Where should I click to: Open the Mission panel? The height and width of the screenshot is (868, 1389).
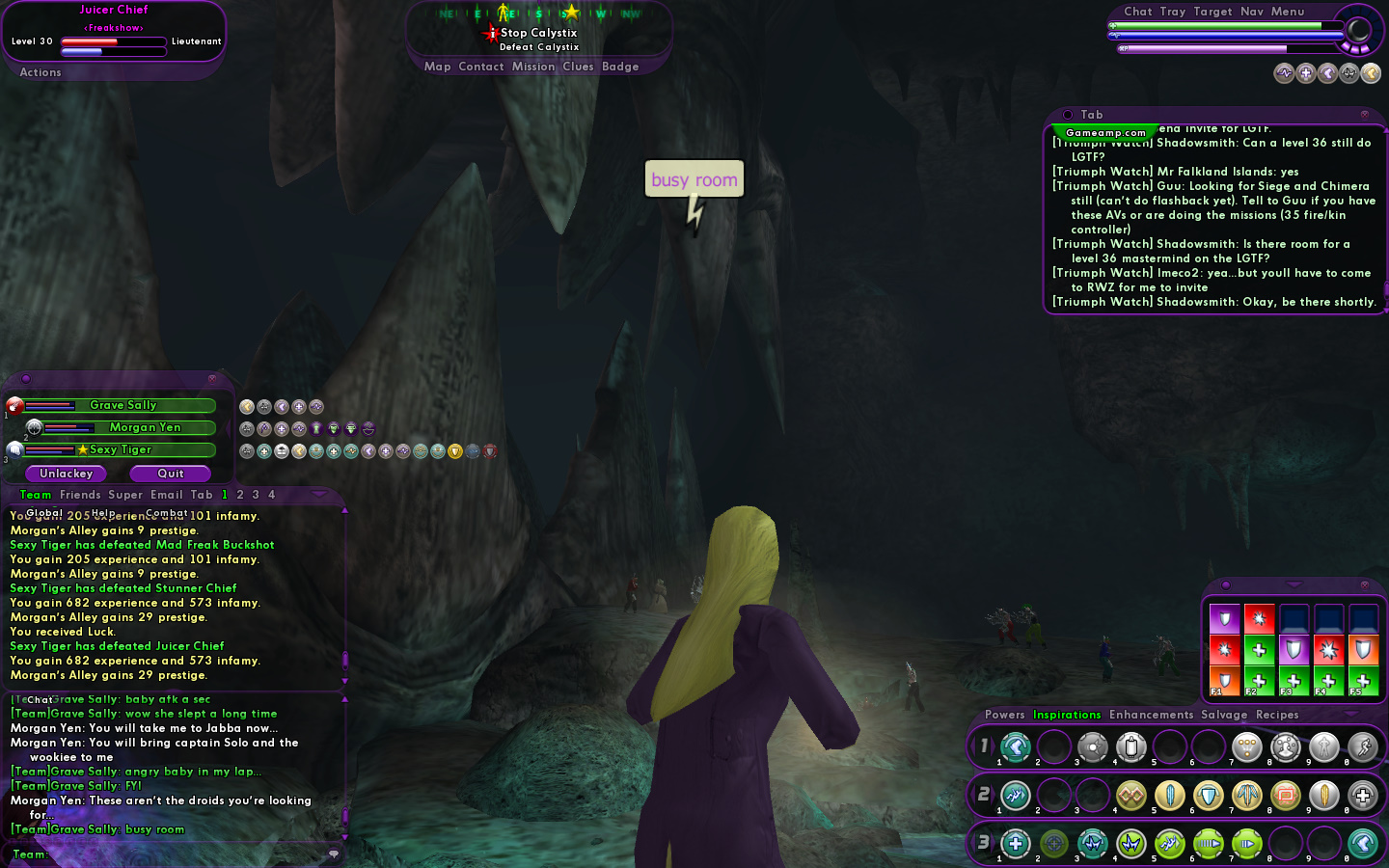tap(533, 67)
